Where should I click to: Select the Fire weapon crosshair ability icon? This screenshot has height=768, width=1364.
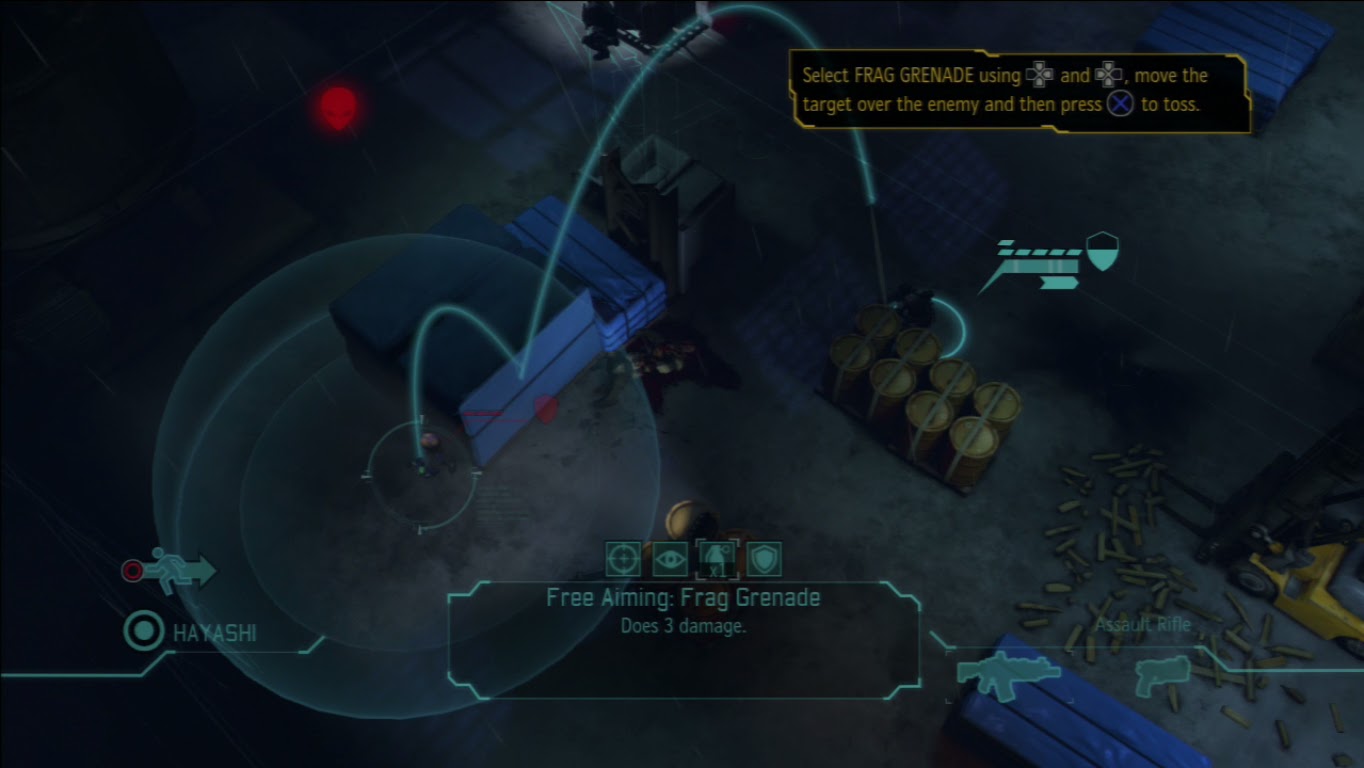point(623,560)
